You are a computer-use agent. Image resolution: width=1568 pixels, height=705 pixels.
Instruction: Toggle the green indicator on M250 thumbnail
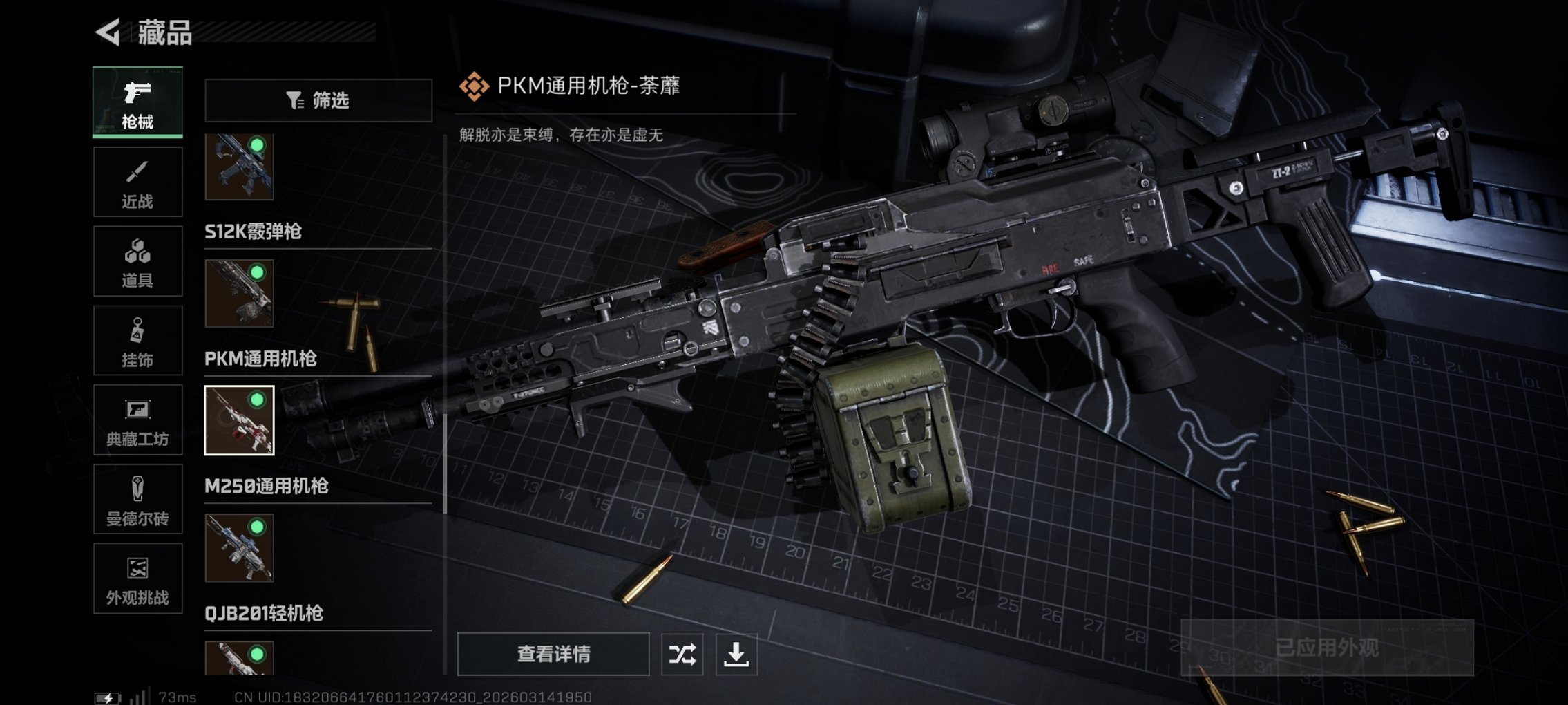[258, 525]
